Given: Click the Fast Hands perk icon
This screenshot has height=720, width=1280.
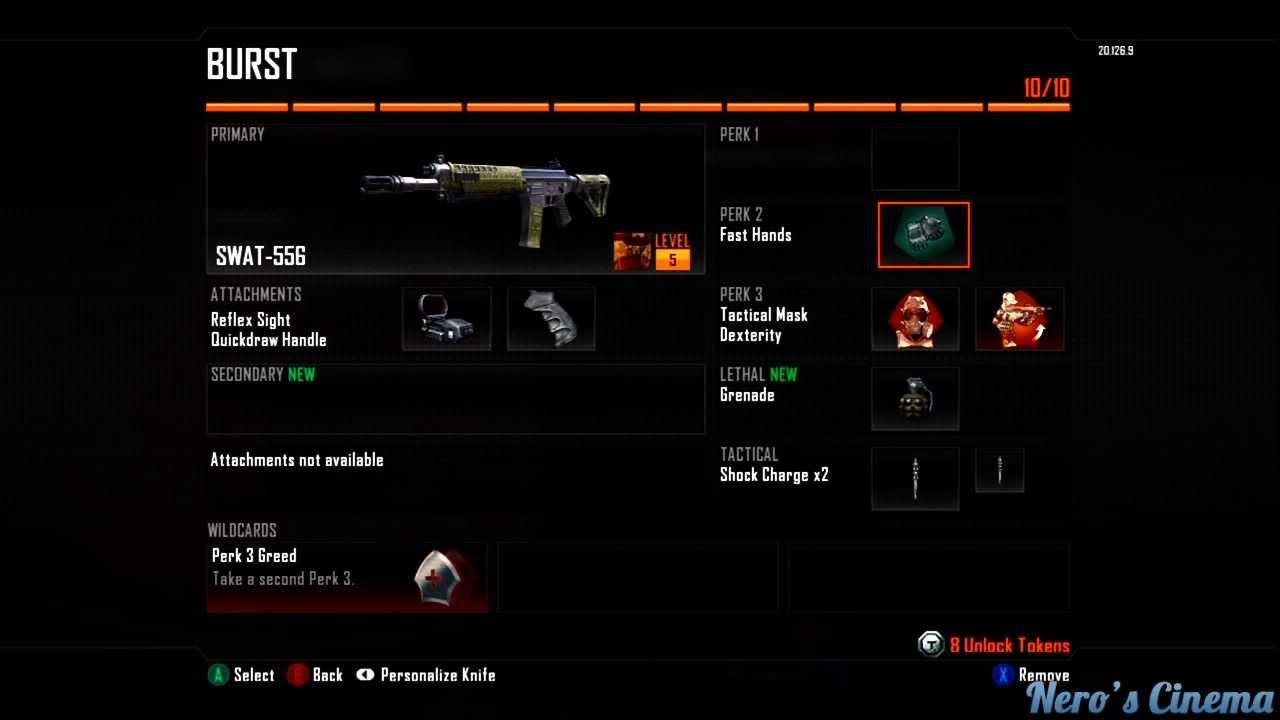Looking at the screenshot, I should pos(923,235).
